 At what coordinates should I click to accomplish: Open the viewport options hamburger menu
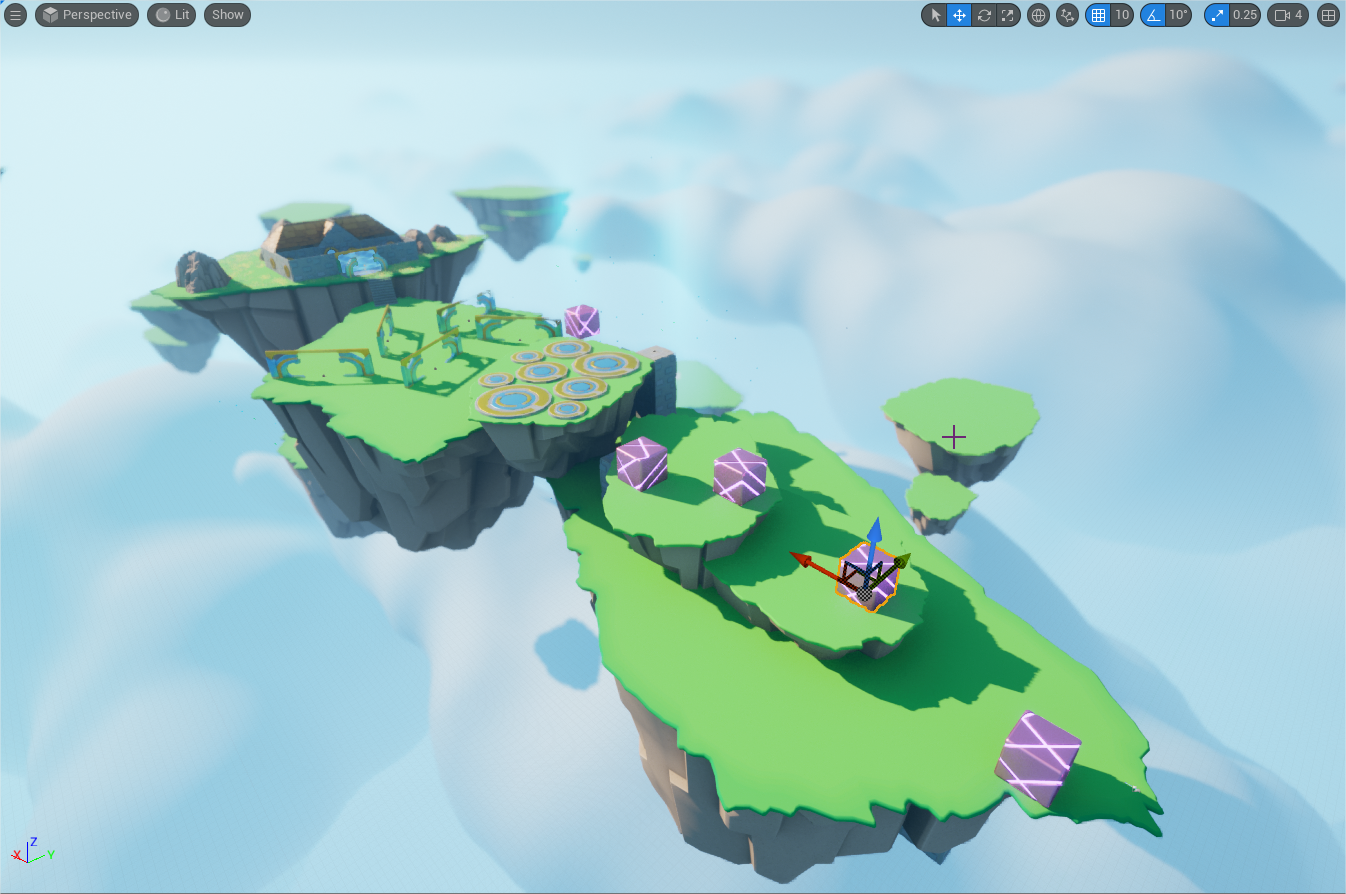pos(15,14)
